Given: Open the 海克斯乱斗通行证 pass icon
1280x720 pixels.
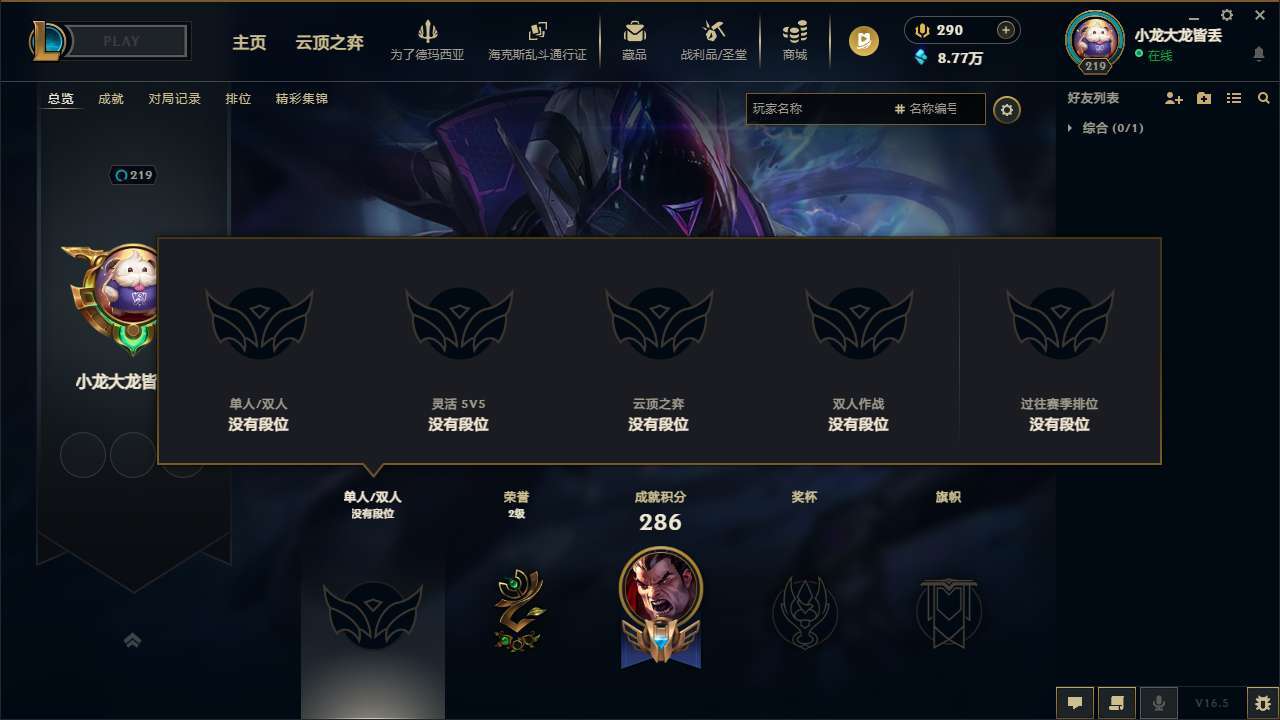Looking at the screenshot, I should pyautogui.click(x=540, y=40).
